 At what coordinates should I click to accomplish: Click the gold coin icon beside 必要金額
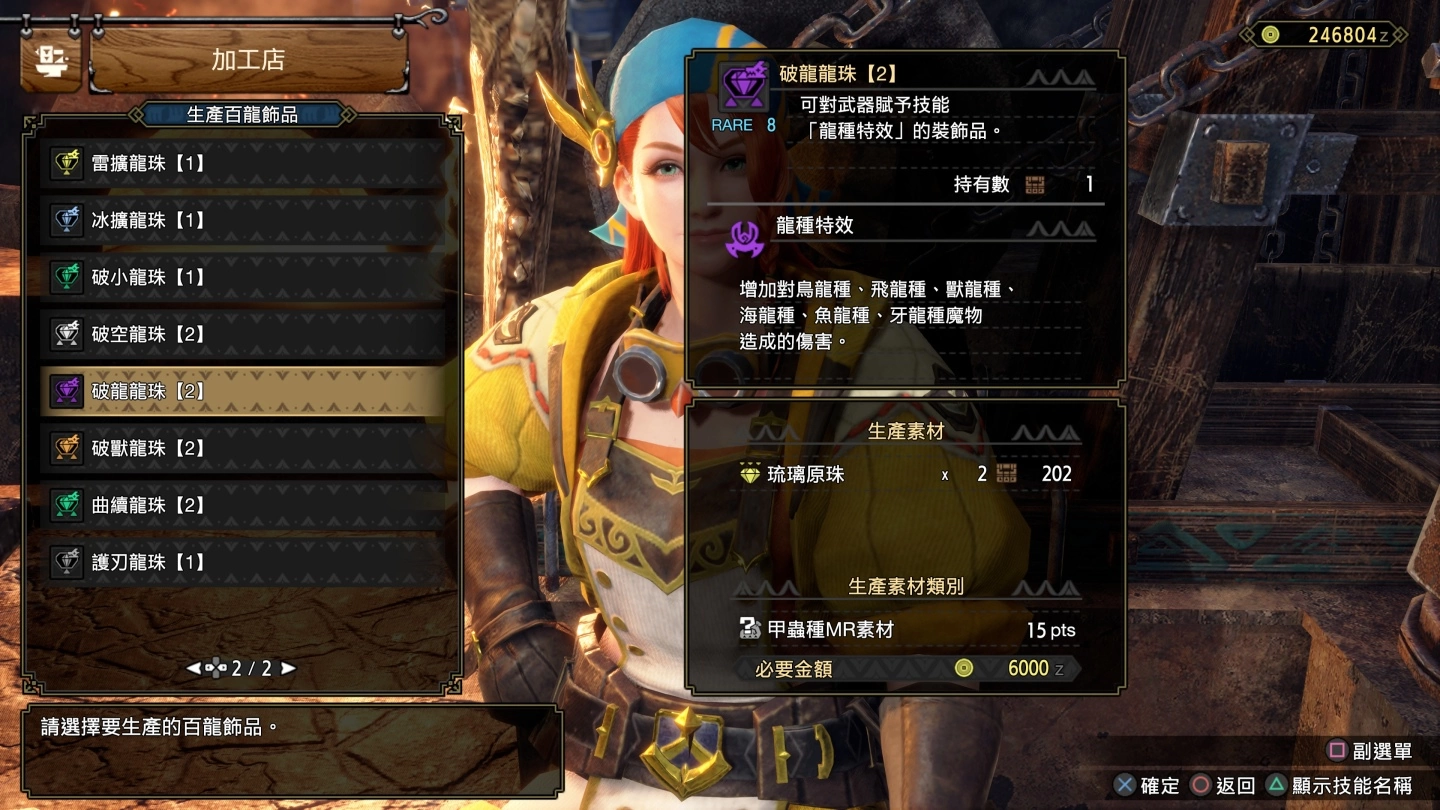962,669
